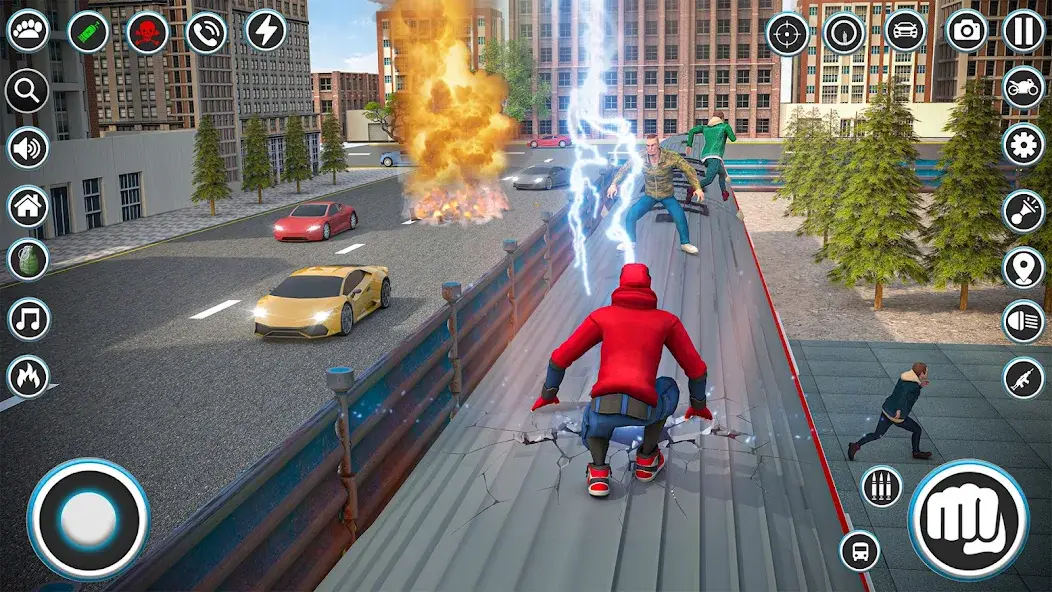
Task: Take a screenshot with the camera button
Action: (x=966, y=31)
